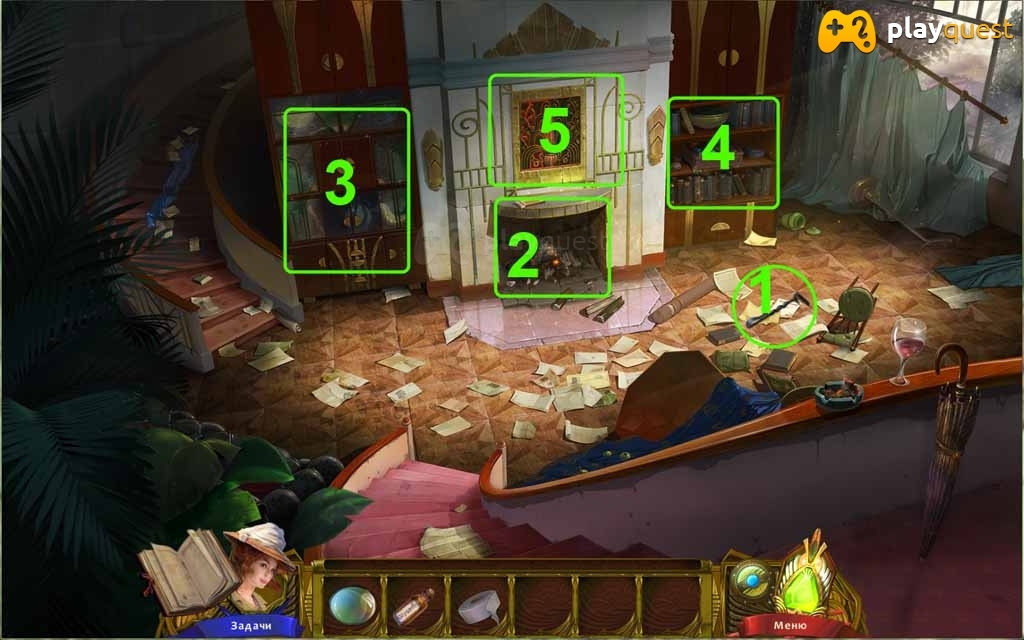Pick the white tape roll from inventory
The width and height of the screenshot is (1024, 640).
pos(478,606)
